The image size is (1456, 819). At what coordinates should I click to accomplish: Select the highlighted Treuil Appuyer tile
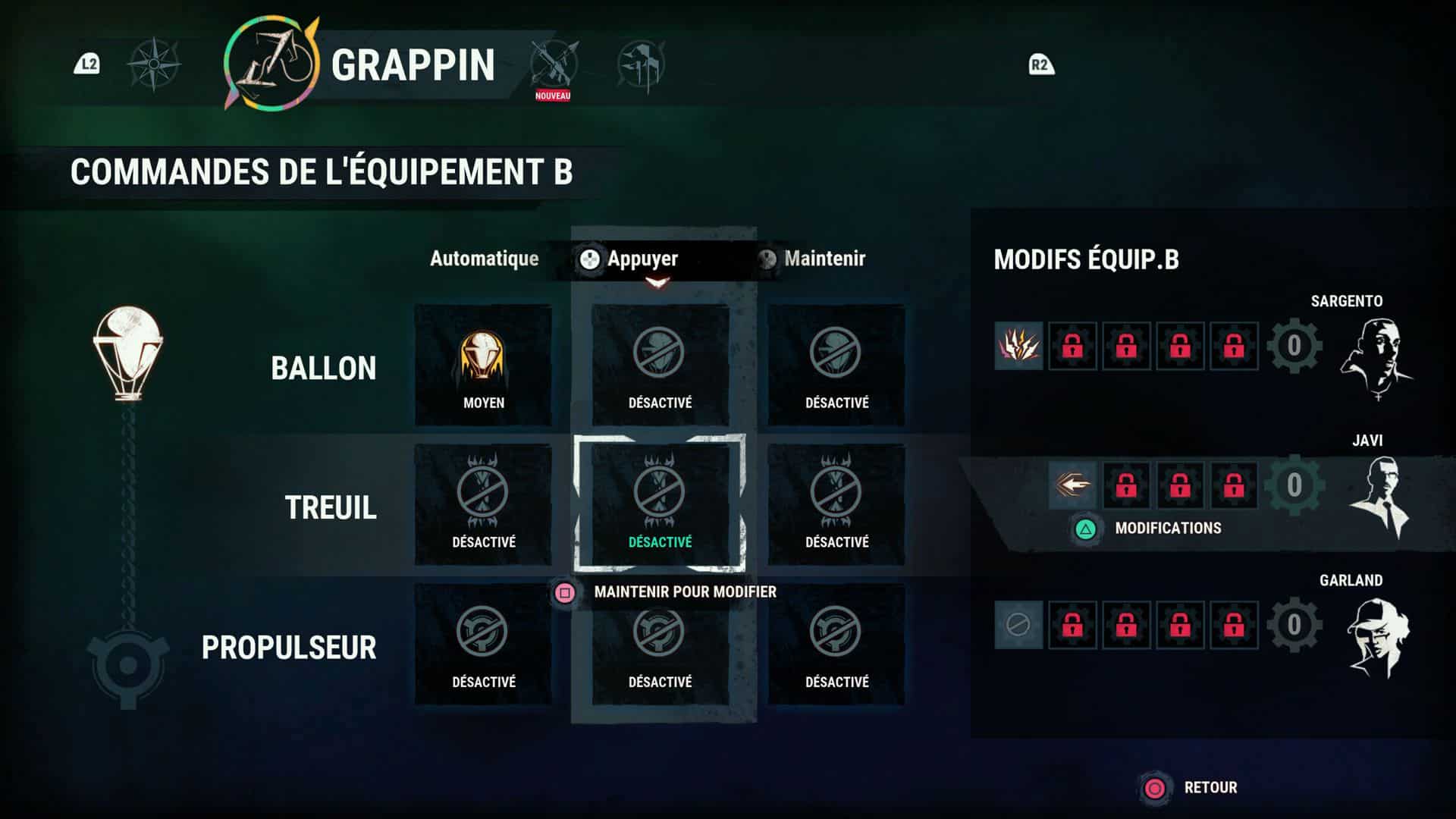[x=660, y=505]
